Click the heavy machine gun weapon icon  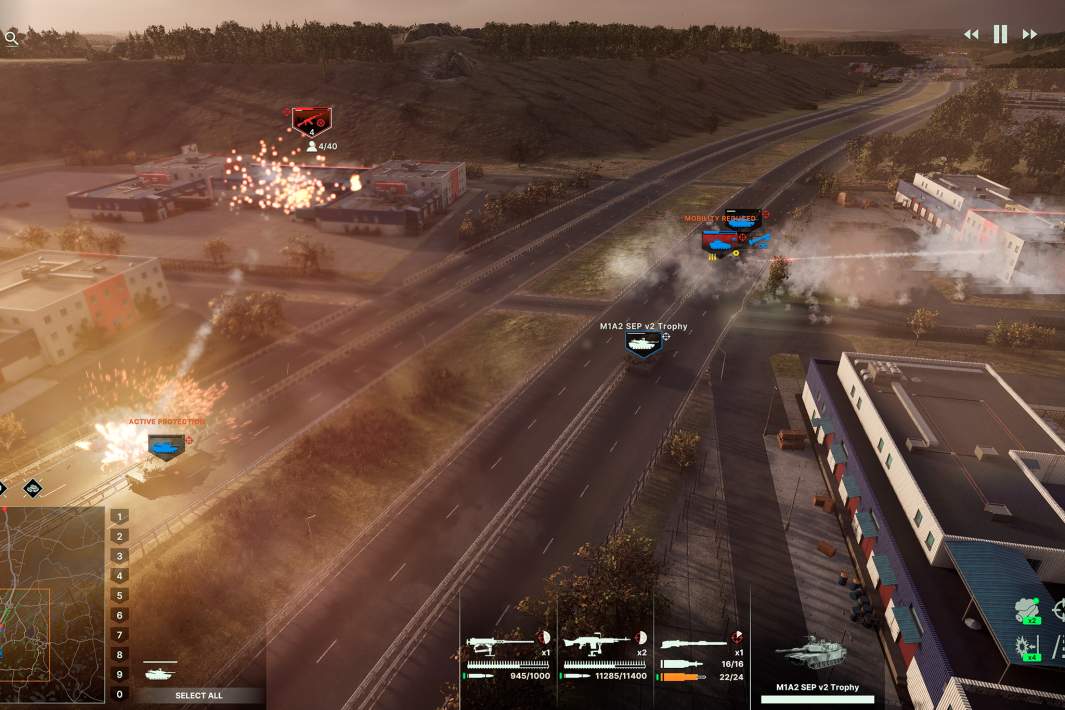[500, 641]
